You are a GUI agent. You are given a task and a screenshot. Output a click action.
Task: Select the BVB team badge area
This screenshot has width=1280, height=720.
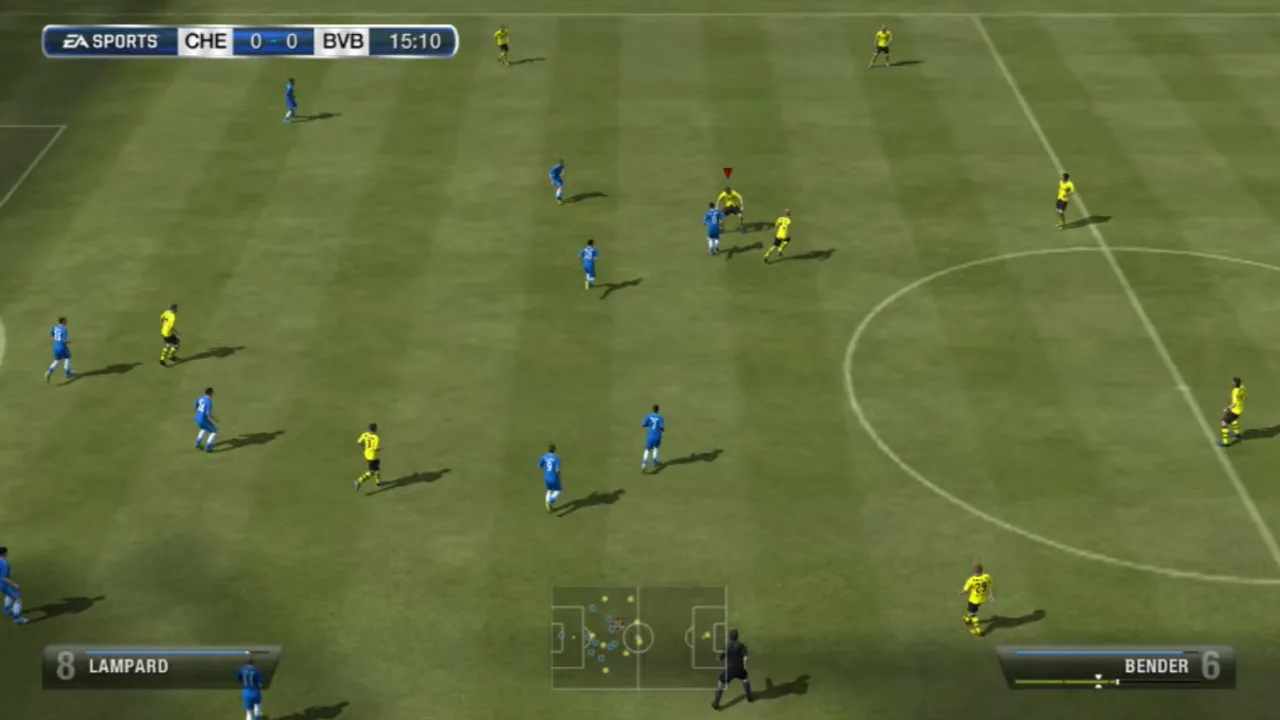click(x=342, y=41)
